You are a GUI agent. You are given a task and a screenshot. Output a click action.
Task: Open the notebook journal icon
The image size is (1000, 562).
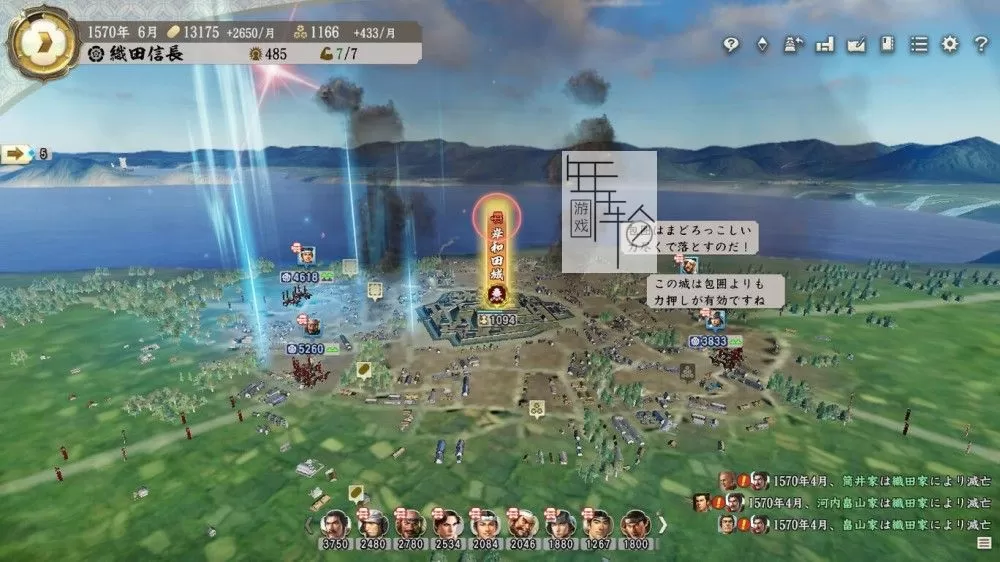pos(887,45)
